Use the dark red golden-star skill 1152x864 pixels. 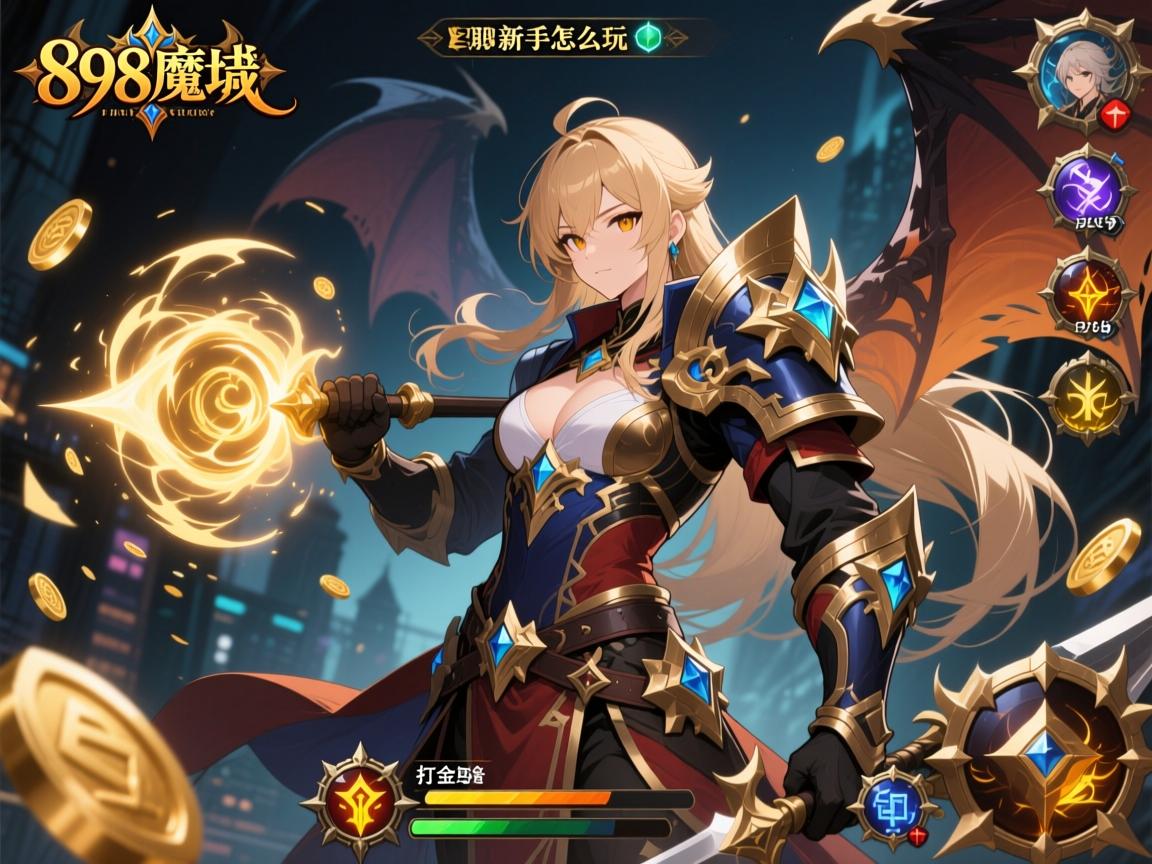(1086, 291)
